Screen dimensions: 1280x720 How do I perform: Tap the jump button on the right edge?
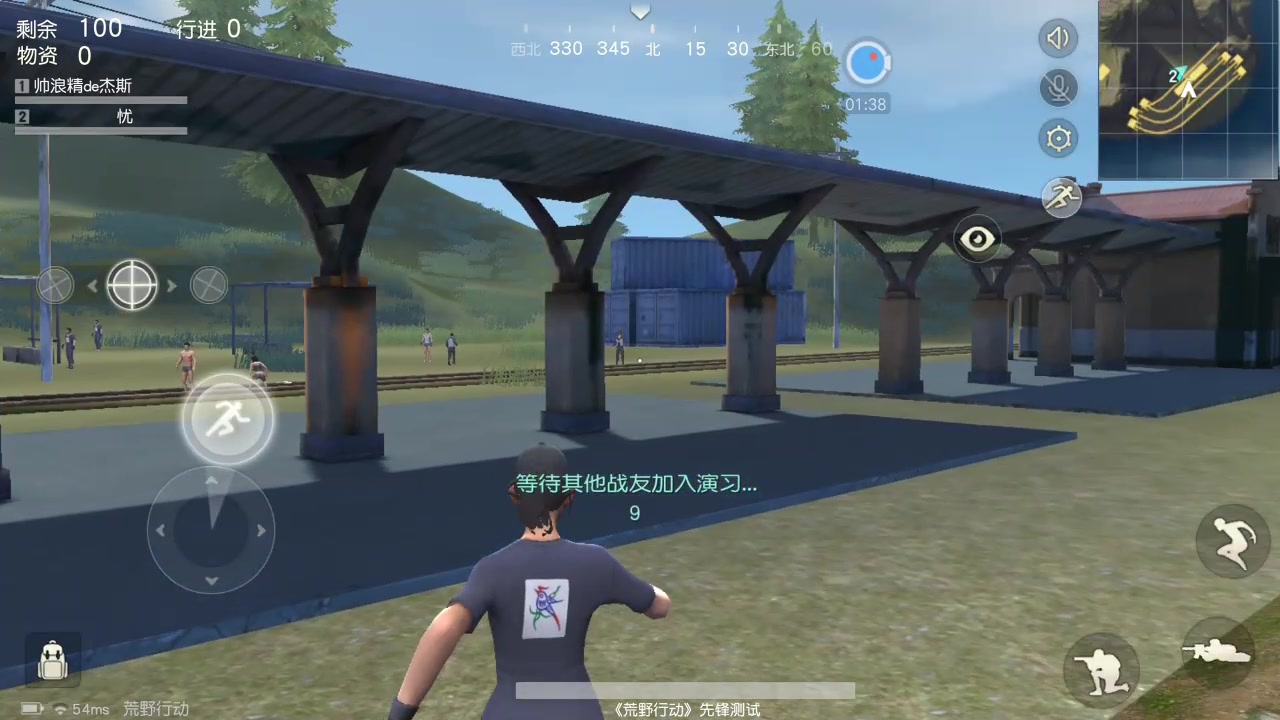click(x=1234, y=540)
